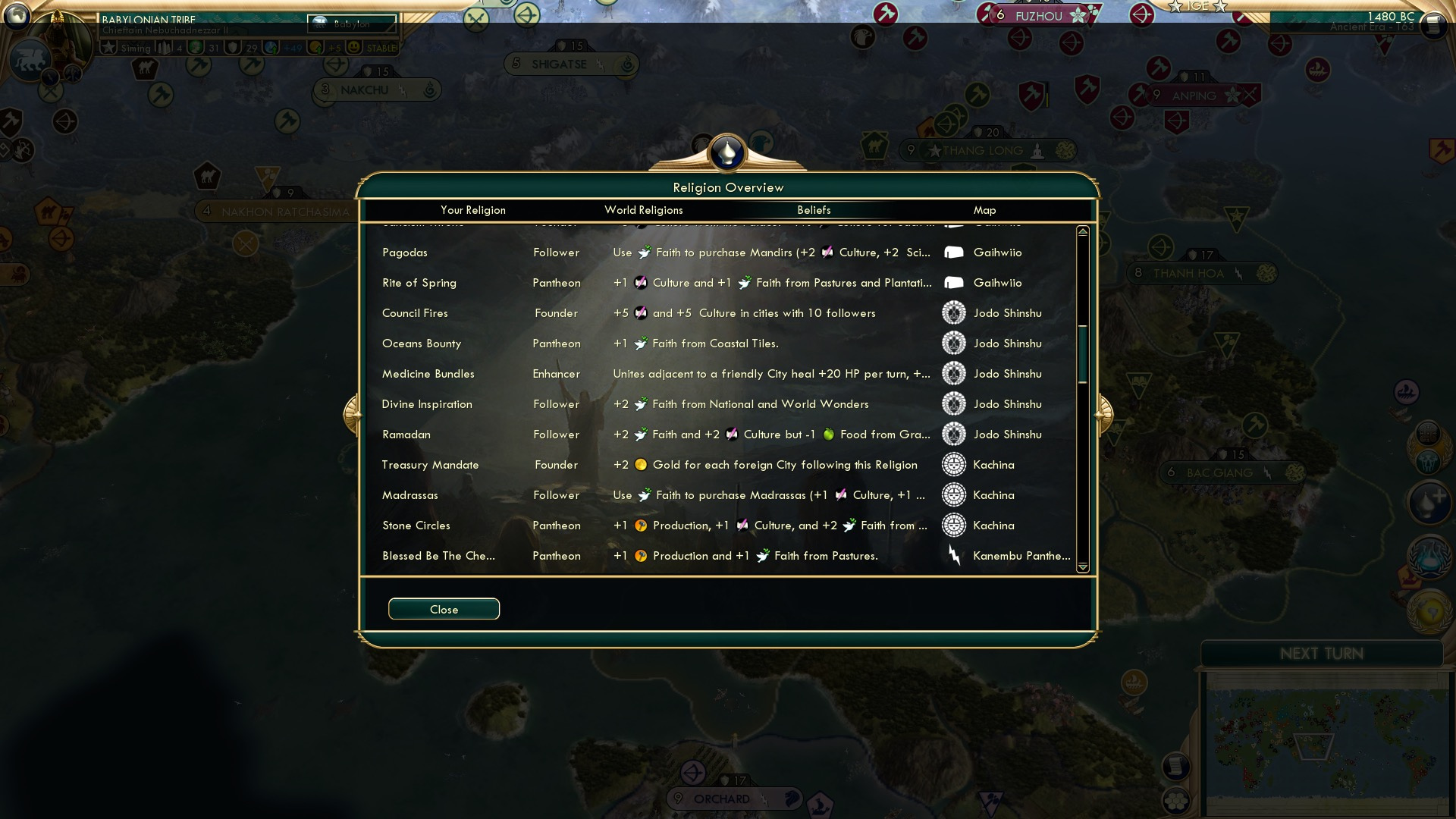Click the Siming policy star icon in top bar

pos(108,47)
